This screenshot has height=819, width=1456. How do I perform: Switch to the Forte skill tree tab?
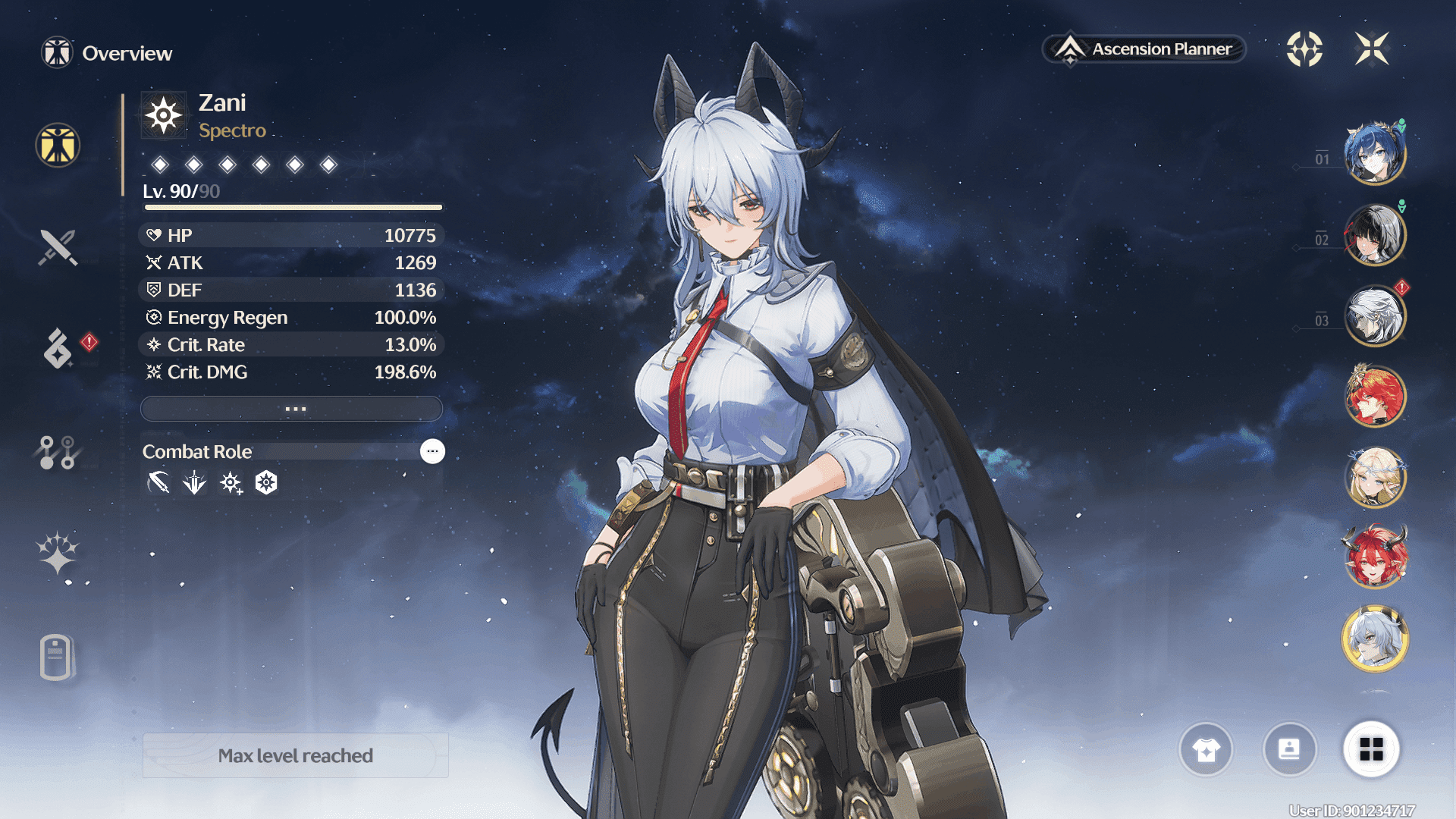pos(58,452)
